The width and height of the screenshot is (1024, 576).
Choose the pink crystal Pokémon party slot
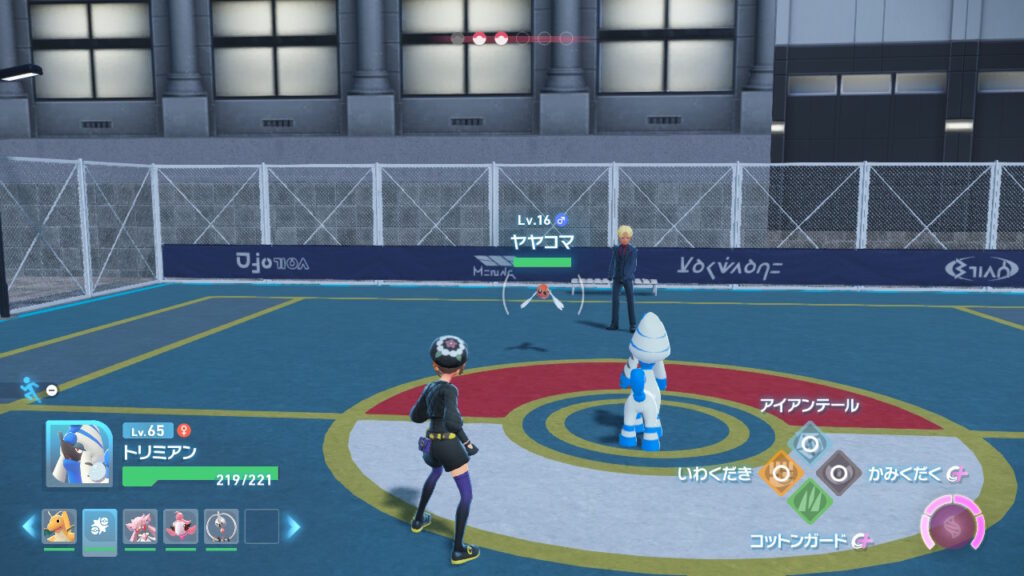click(x=140, y=526)
